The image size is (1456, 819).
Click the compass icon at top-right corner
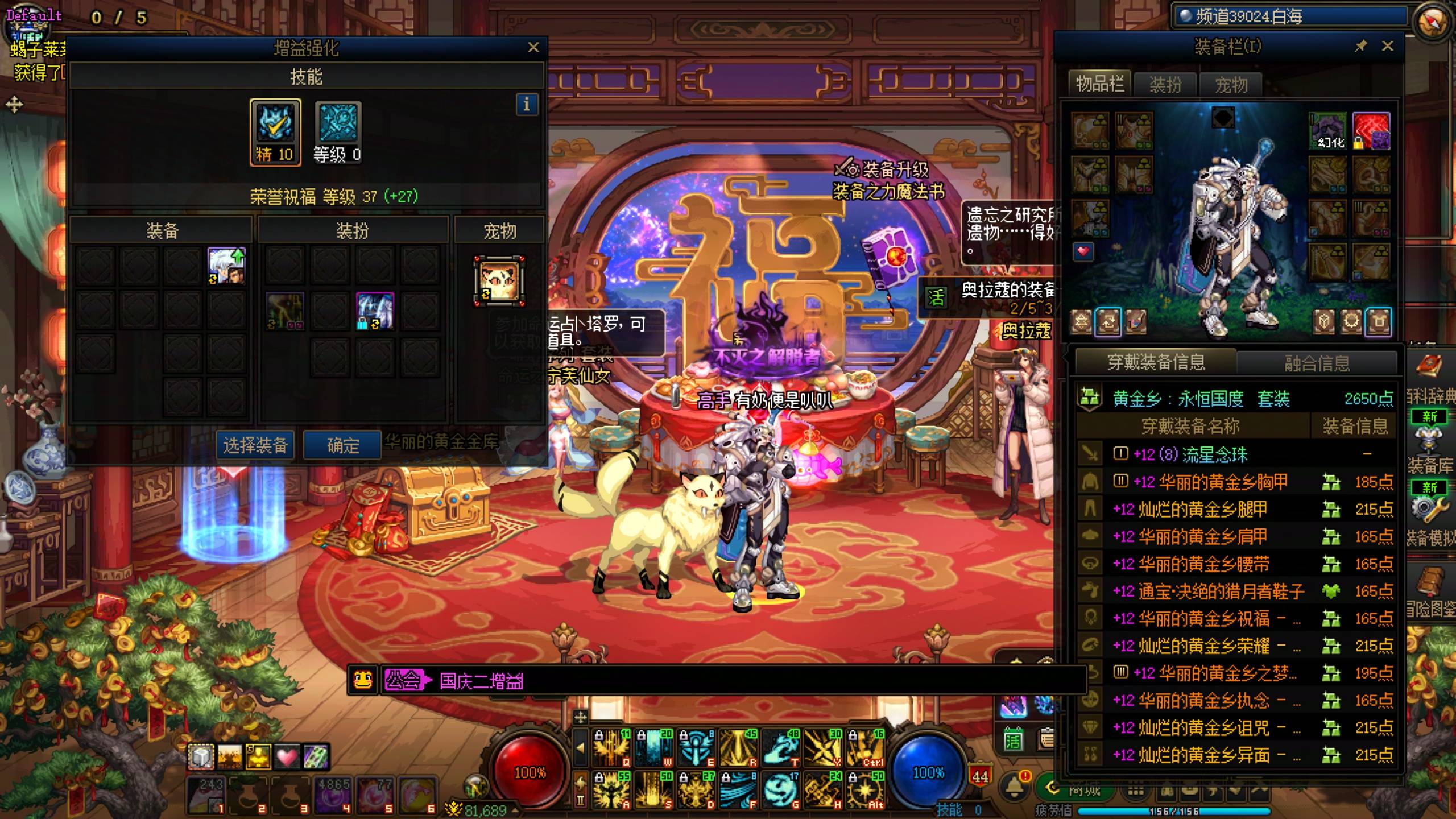pos(1432,22)
